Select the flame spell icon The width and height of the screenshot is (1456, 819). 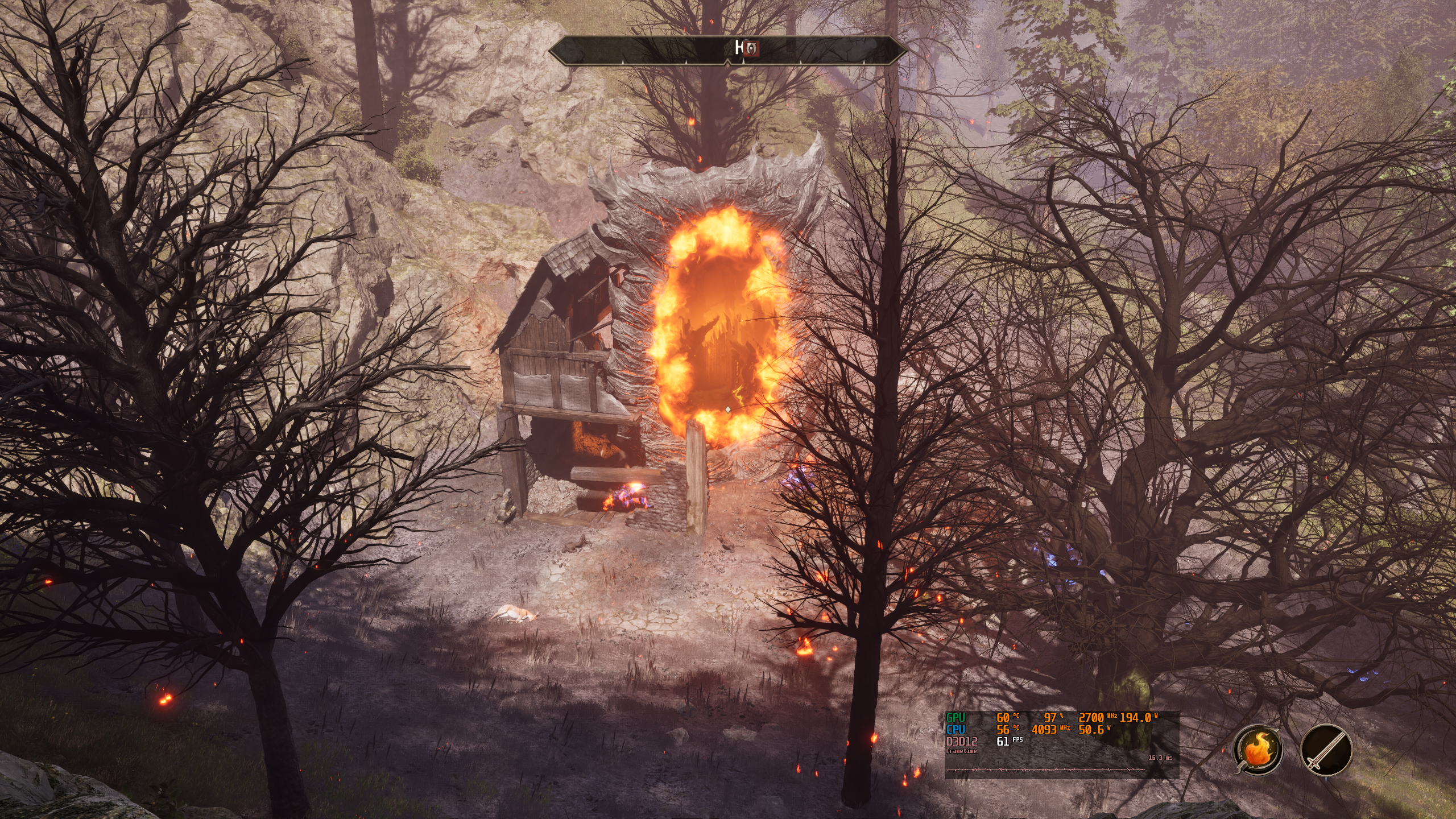click(1258, 750)
